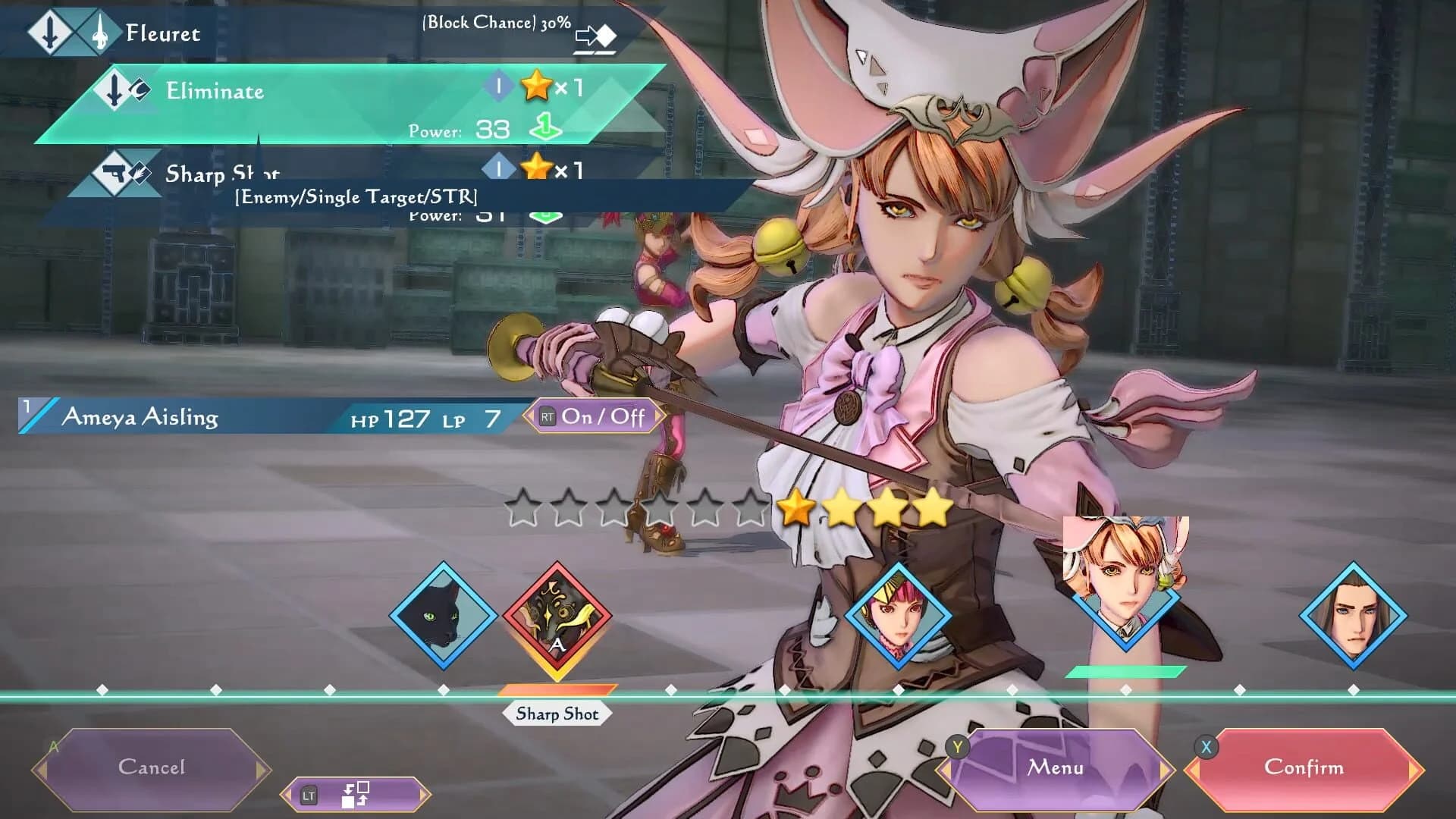Click the Sharp Shot label under the timeline
Screen dimensions: 1456x819
[559, 713]
